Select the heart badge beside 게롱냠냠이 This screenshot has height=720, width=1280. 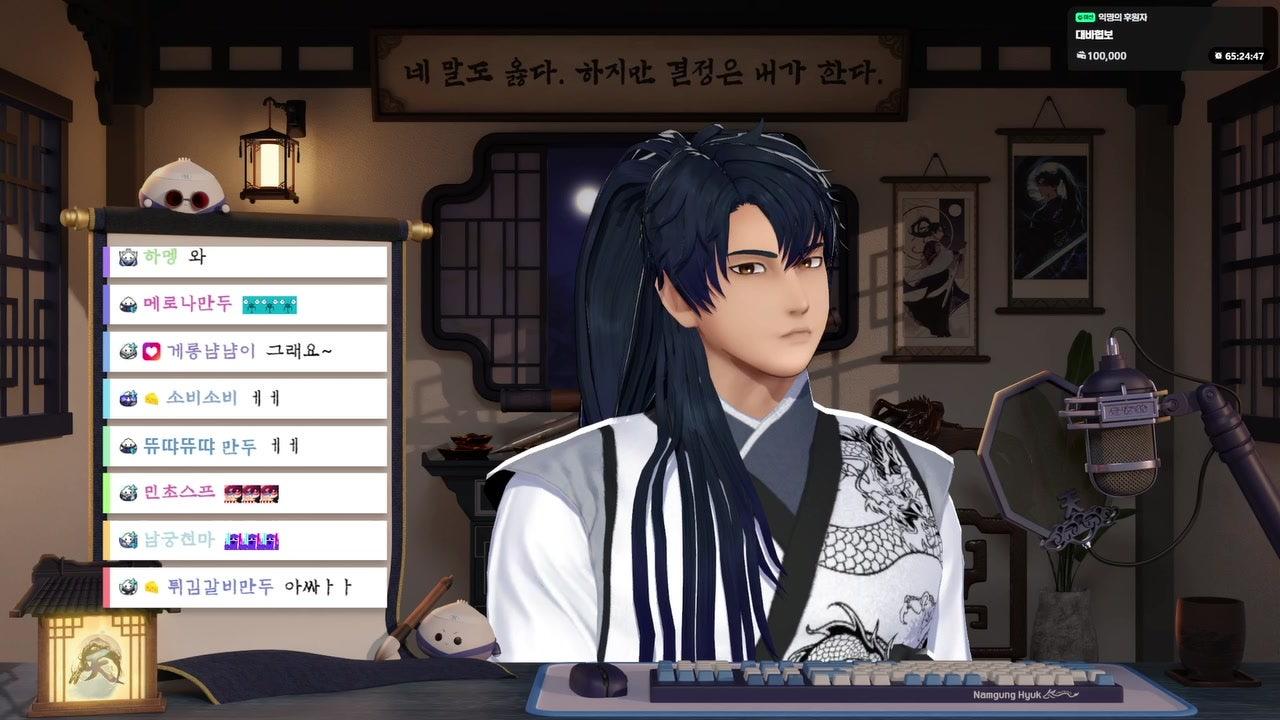[151, 351]
